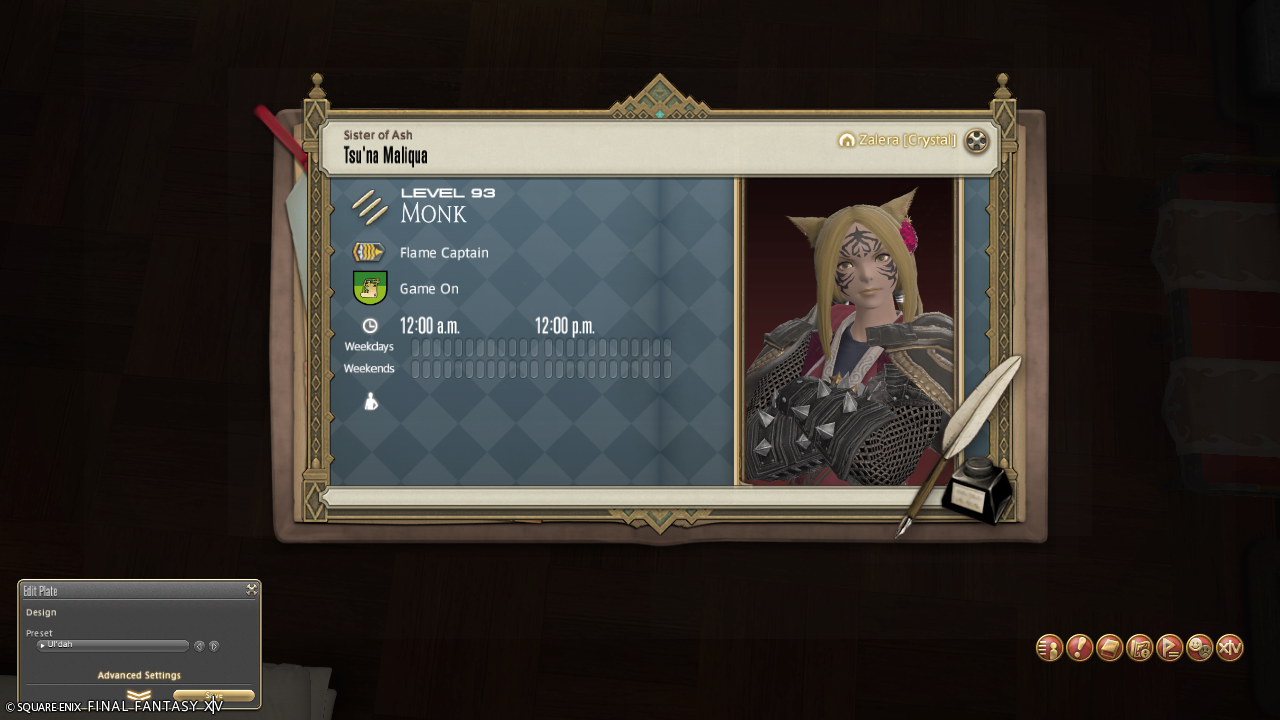The image size is (1280, 720).
Task: Open the Travel map menu icon
Action: pos(1139,648)
